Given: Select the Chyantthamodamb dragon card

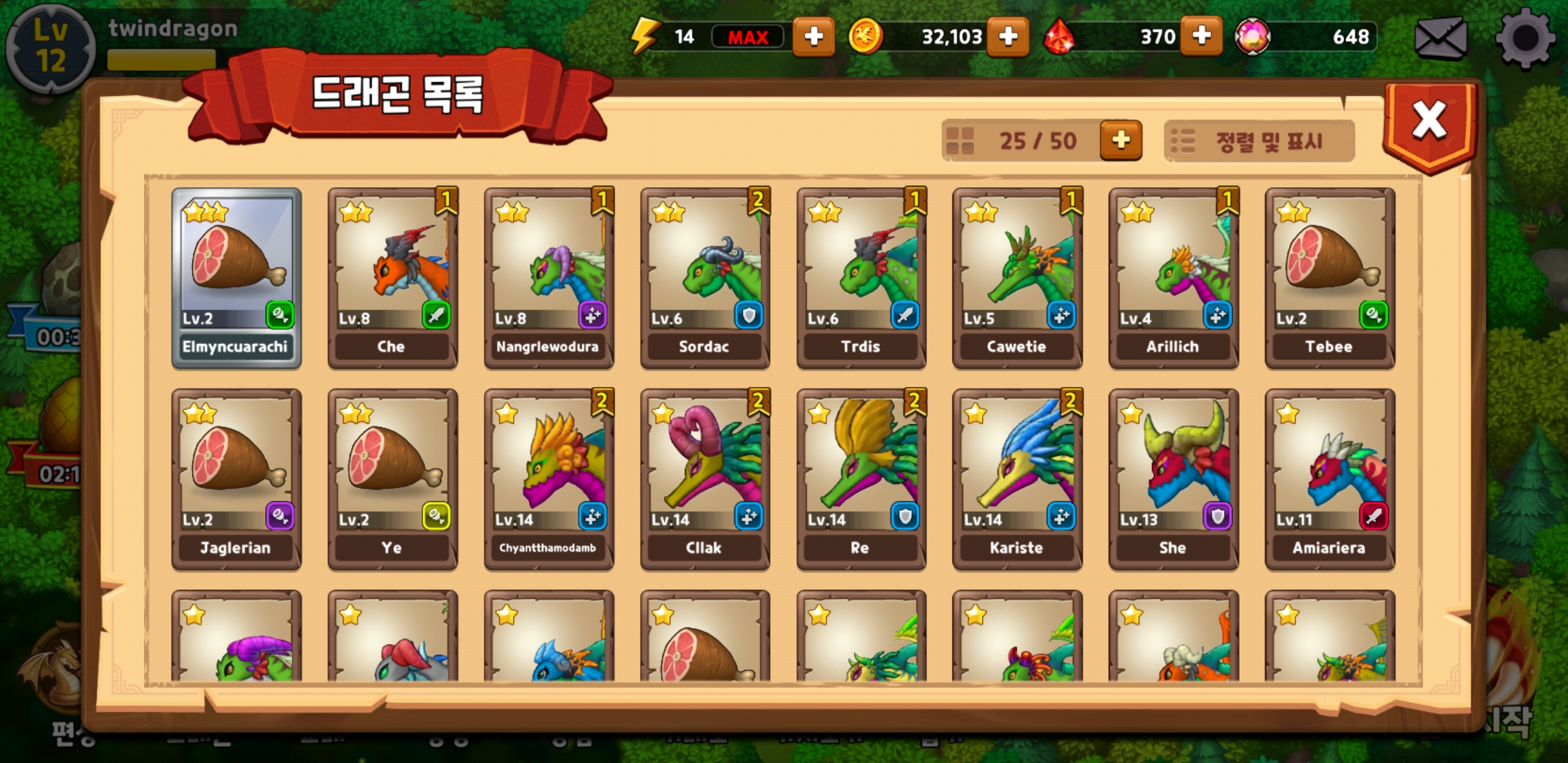Looking at the screenshot, I should pos(549,479).
